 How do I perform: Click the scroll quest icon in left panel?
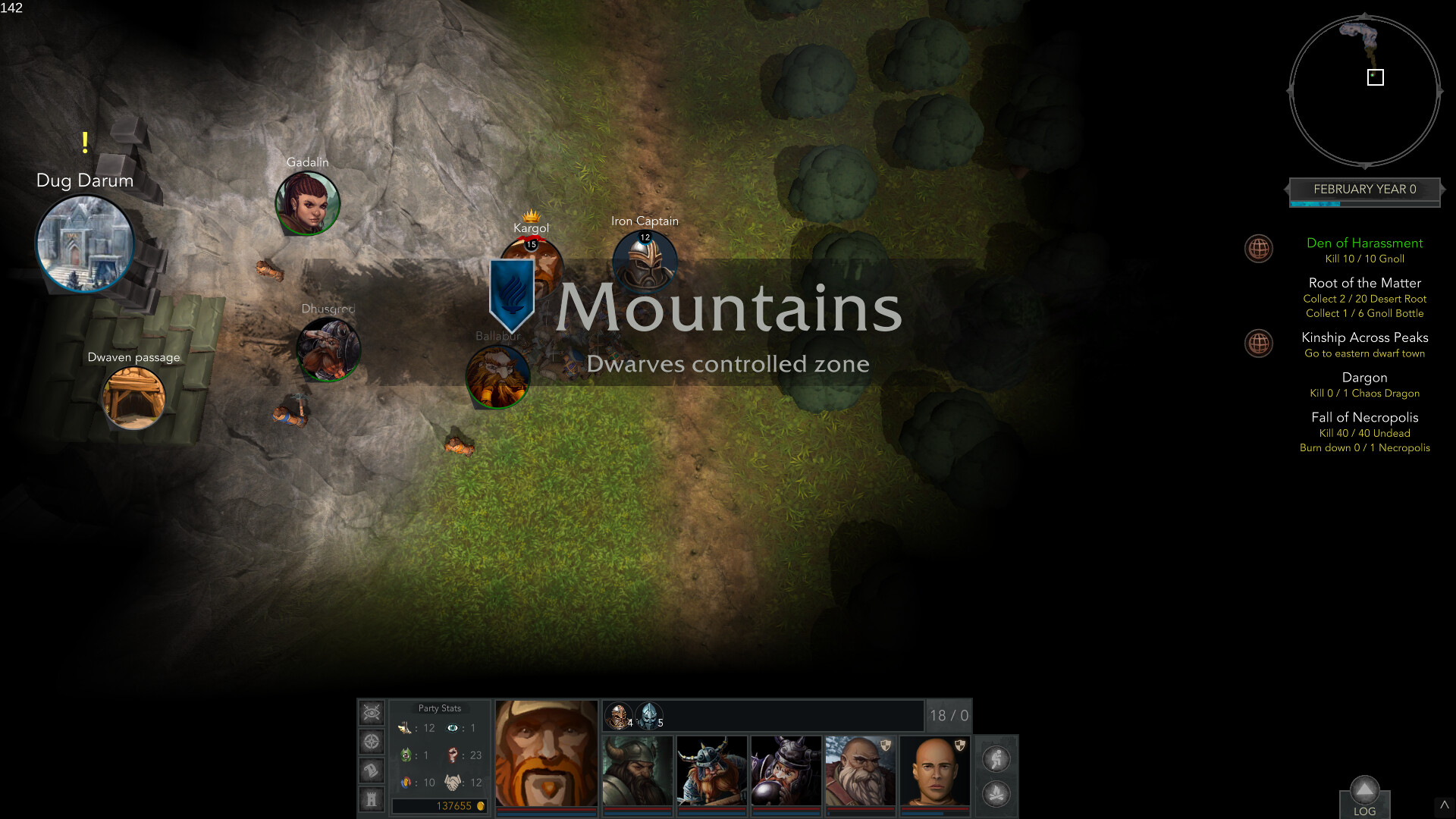[371, 770]
